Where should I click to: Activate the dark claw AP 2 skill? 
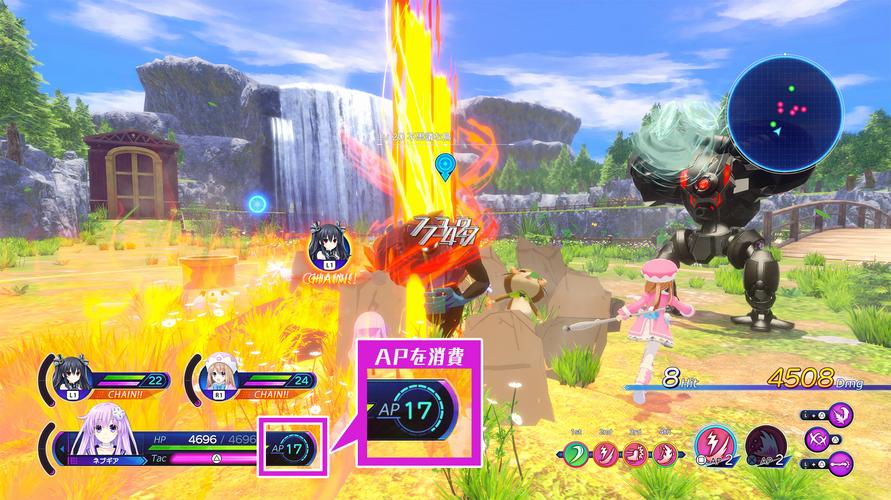765,447
